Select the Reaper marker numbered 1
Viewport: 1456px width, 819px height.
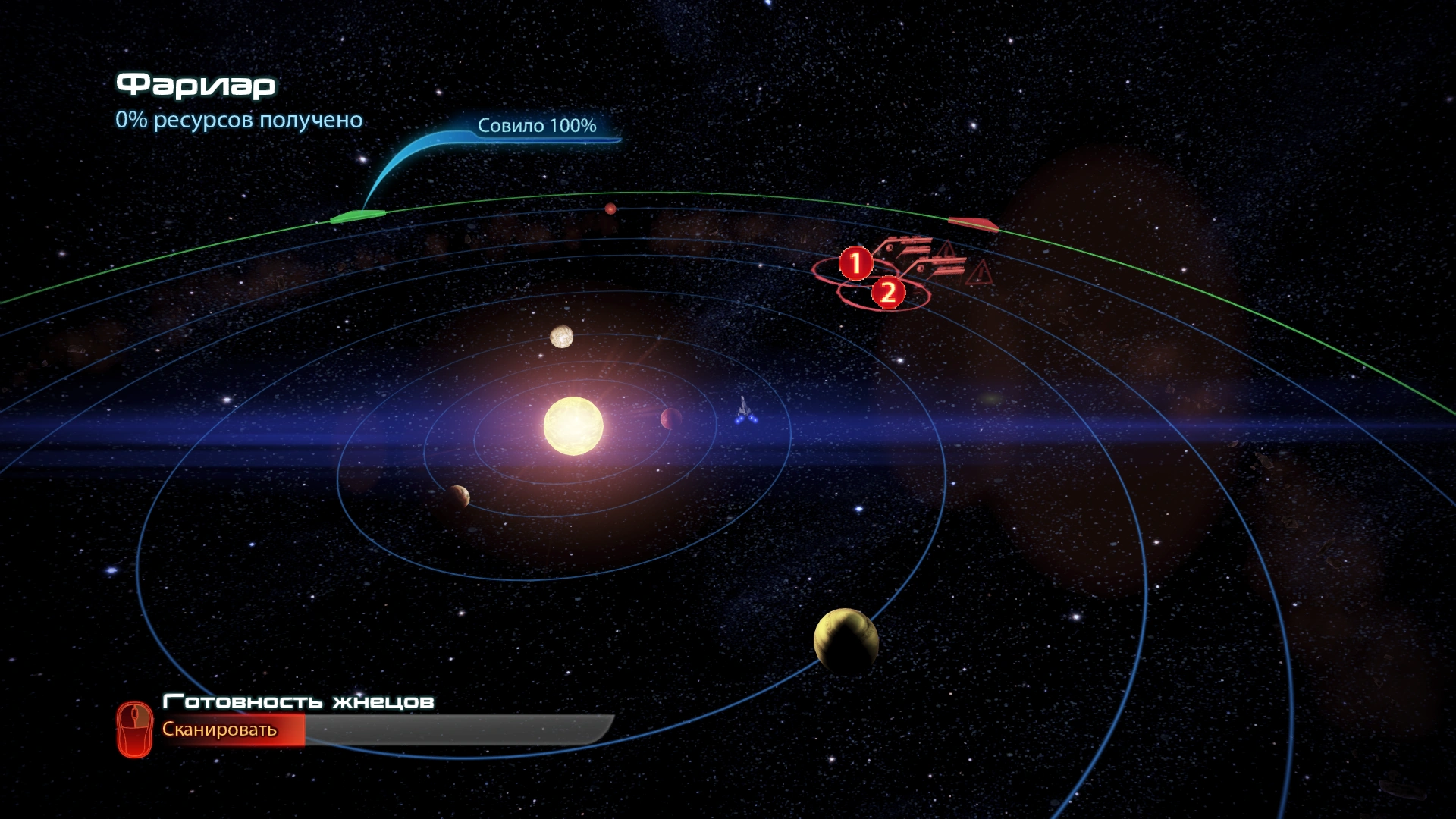click(856, 264)
